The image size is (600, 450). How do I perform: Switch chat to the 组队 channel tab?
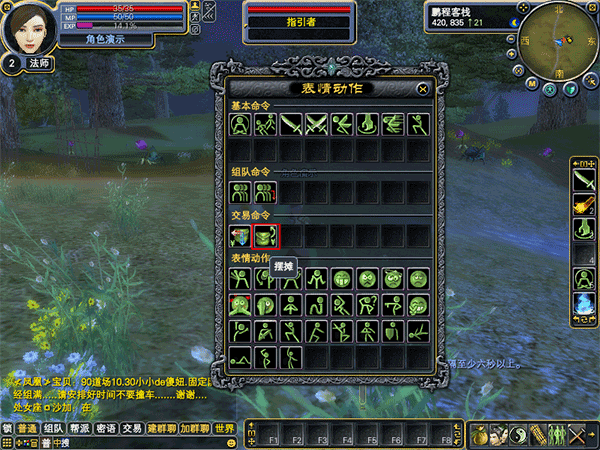click(53, 429)
